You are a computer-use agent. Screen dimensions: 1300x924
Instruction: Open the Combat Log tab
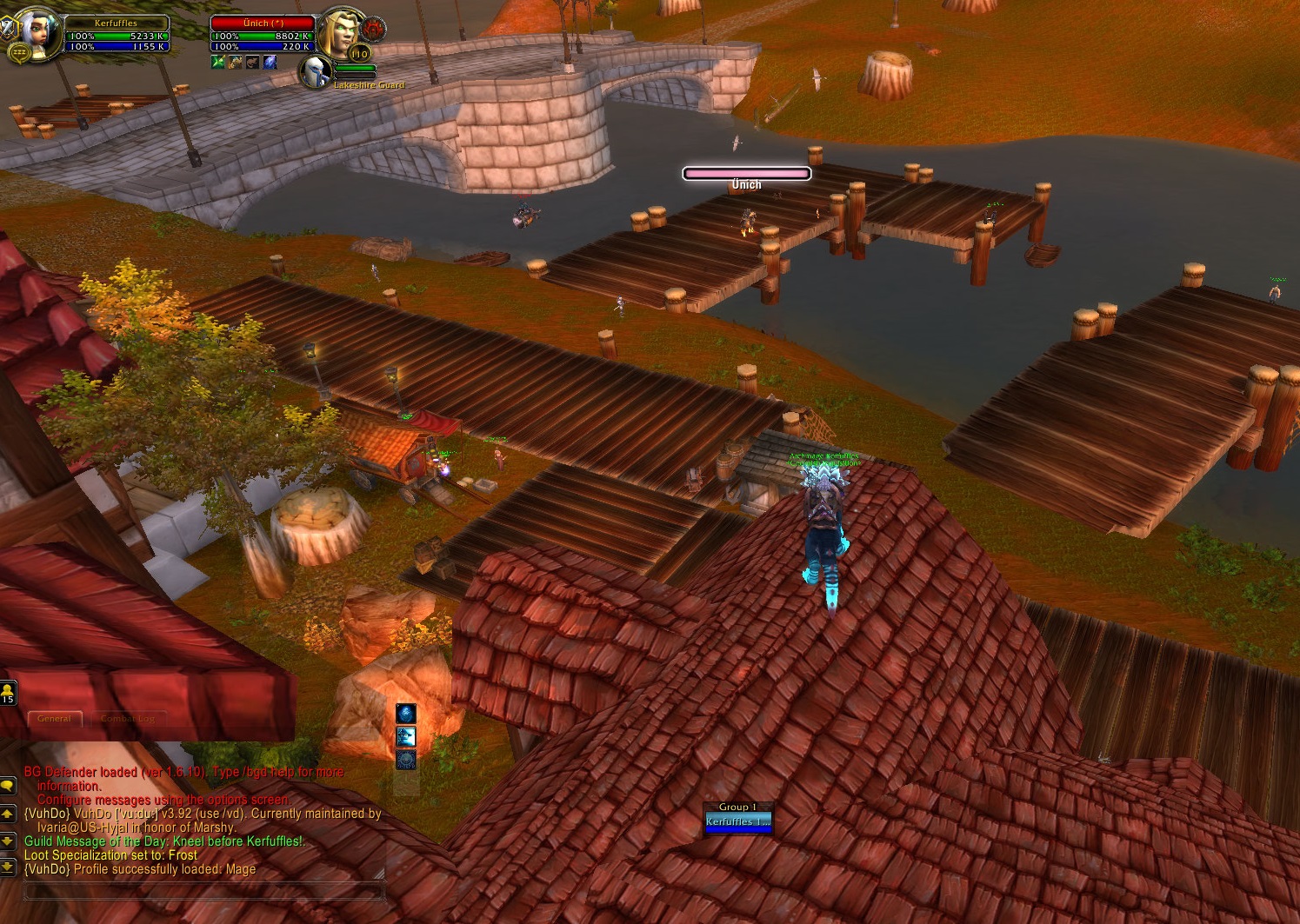(x=128, y=719)
